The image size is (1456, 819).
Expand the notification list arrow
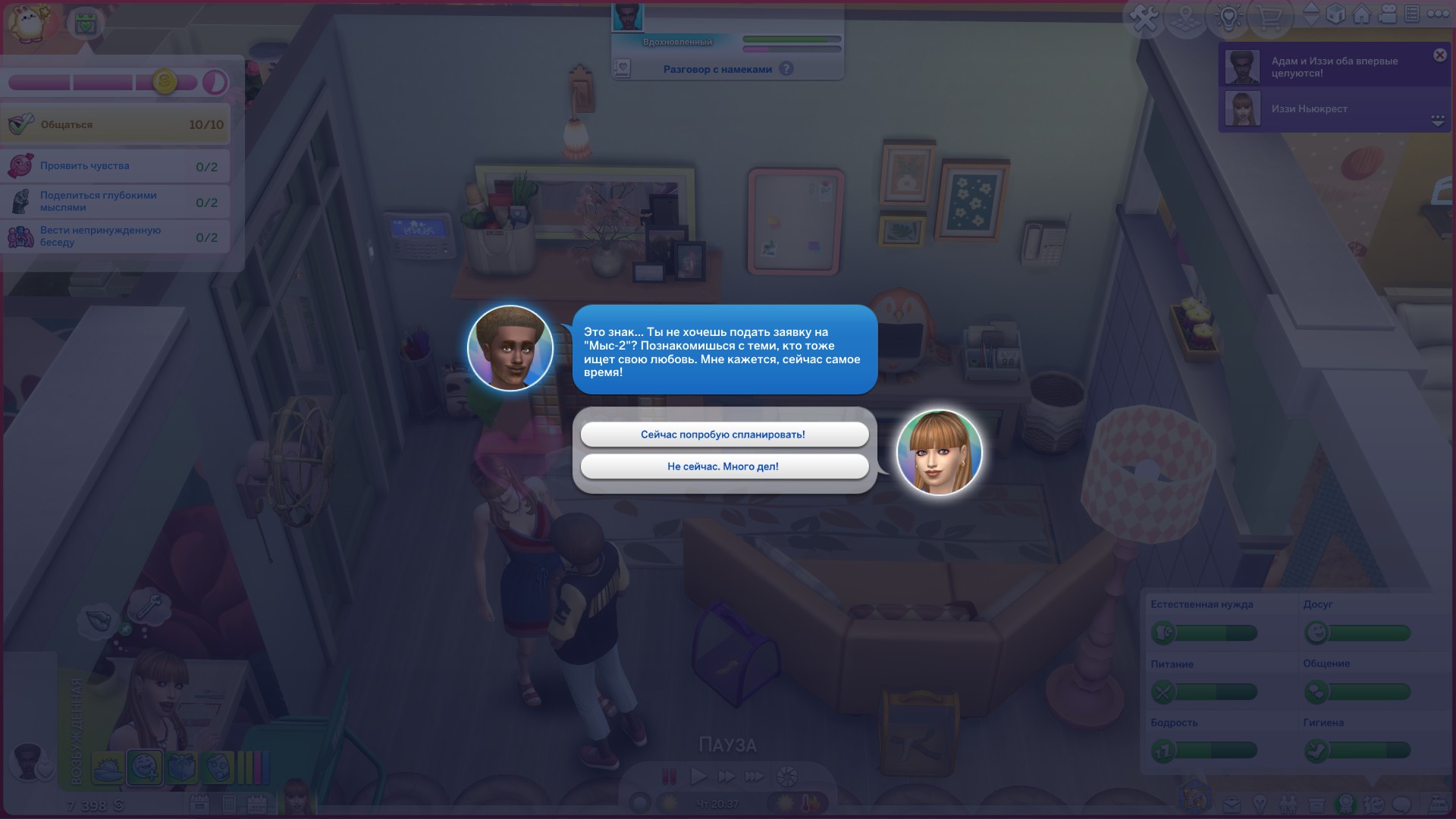(x=1437, y=121)
